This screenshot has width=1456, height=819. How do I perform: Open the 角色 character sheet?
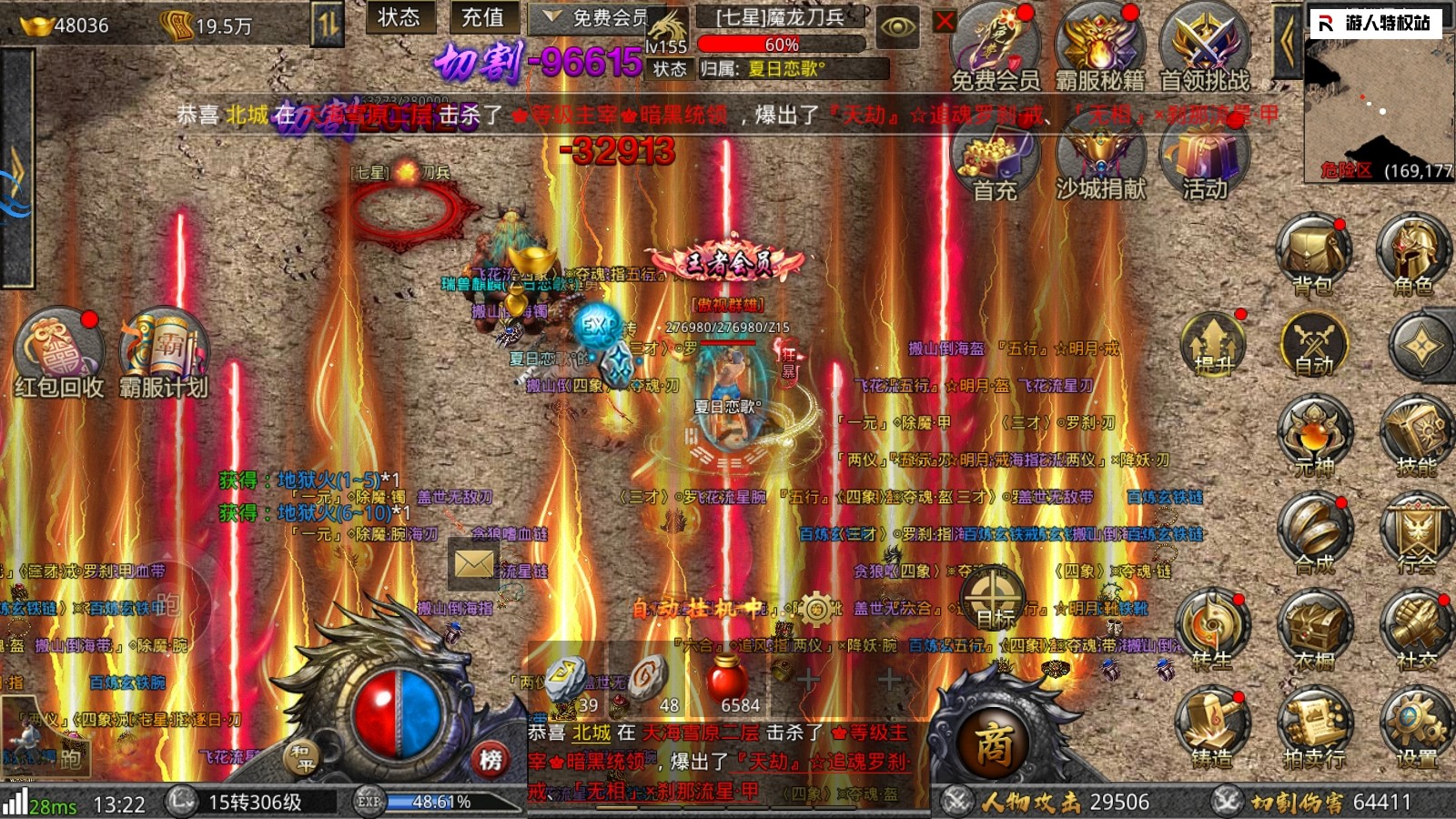[1412, 253]
